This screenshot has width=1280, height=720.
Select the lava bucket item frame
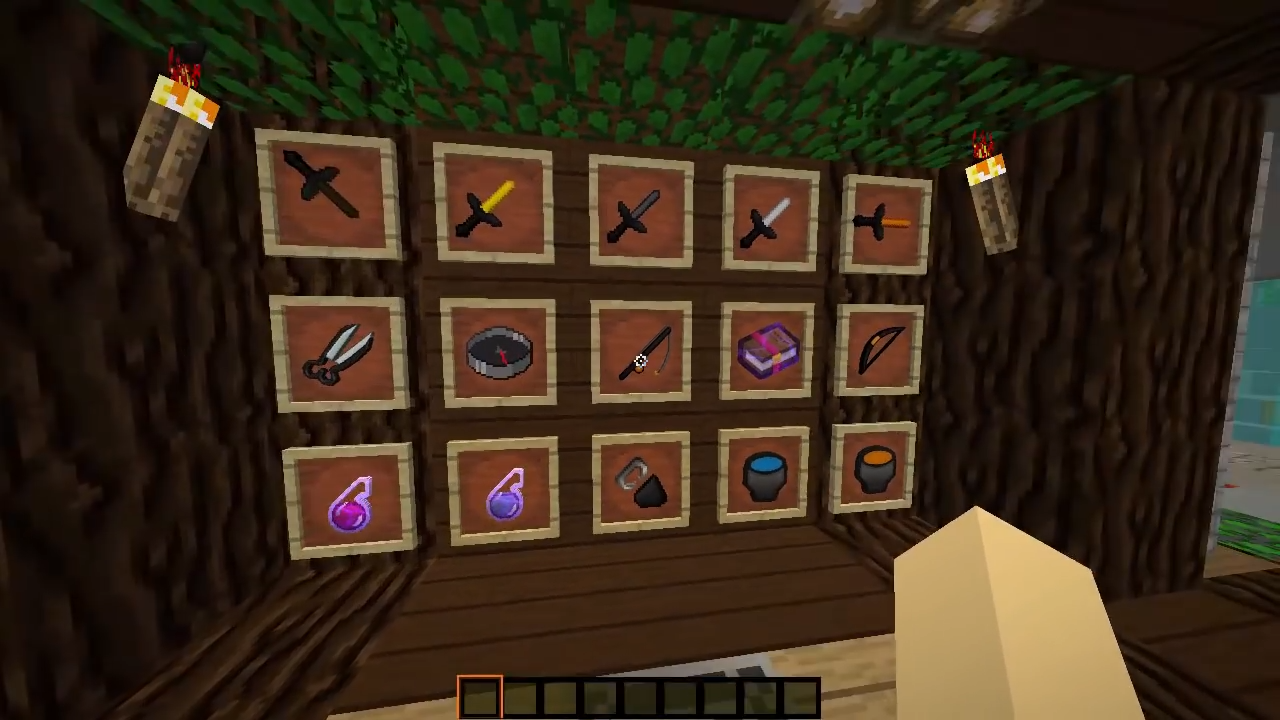(875, 470)
